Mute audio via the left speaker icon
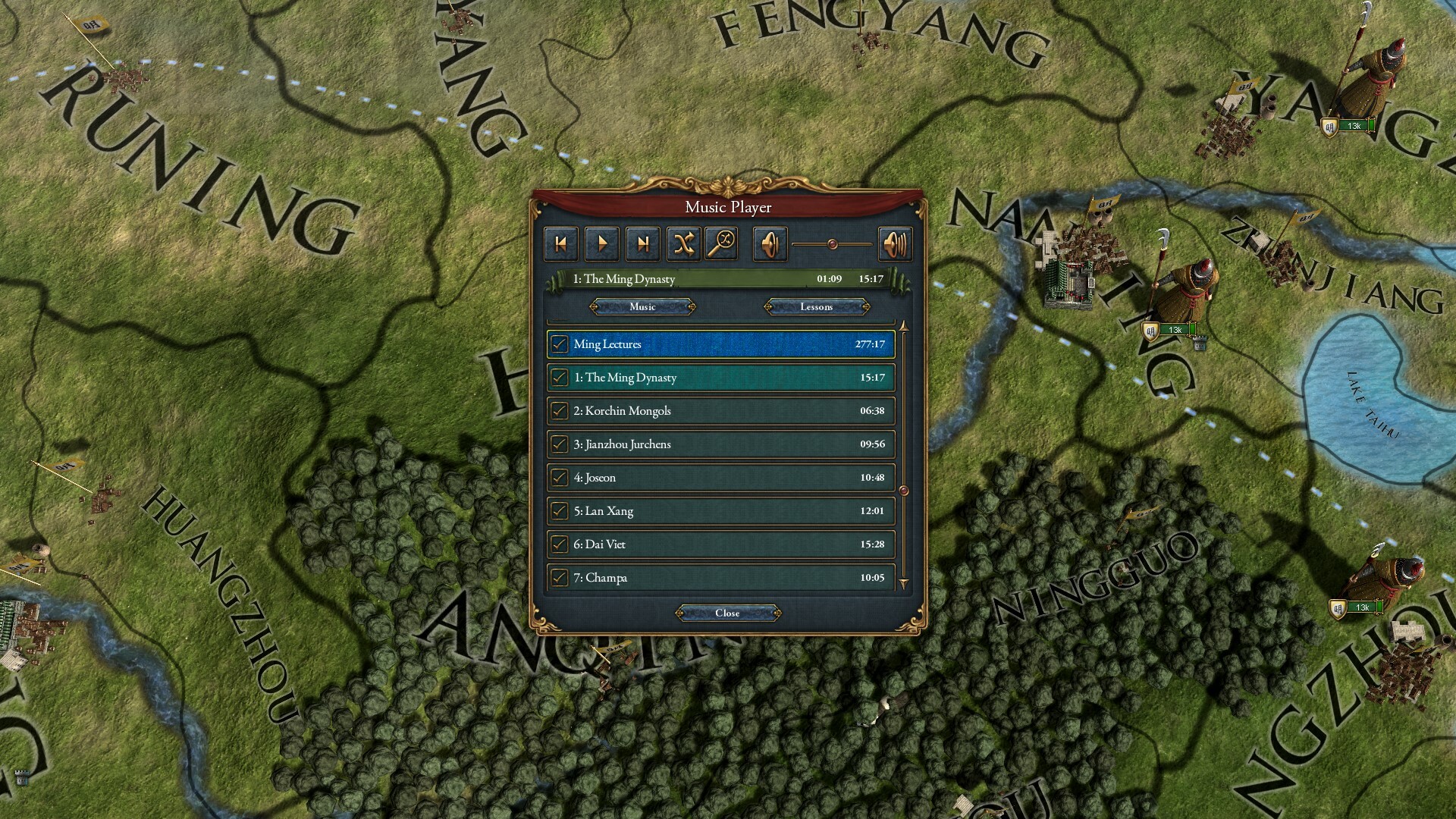Screen dimensions: 1456x819 [769, 243]
